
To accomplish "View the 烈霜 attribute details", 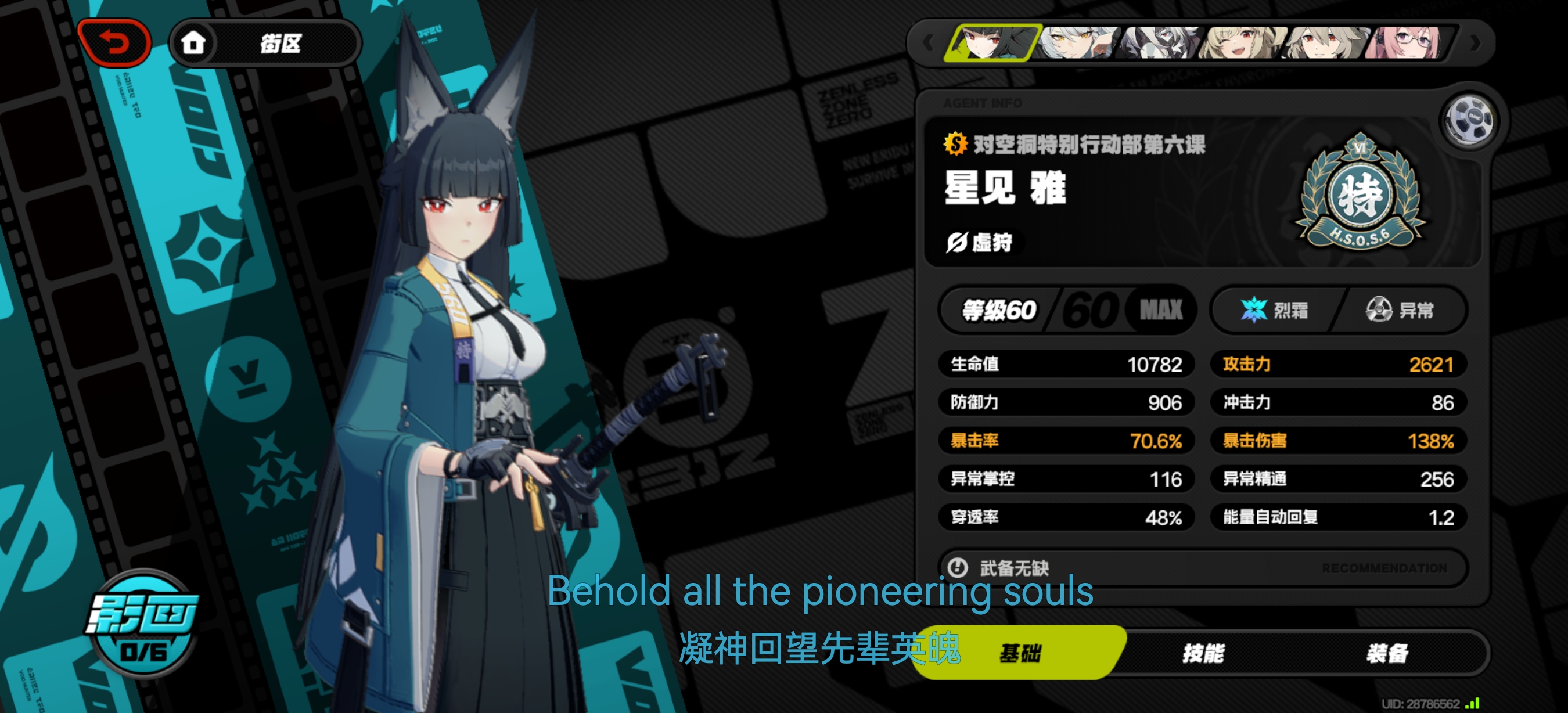I will pos(1274,310).
